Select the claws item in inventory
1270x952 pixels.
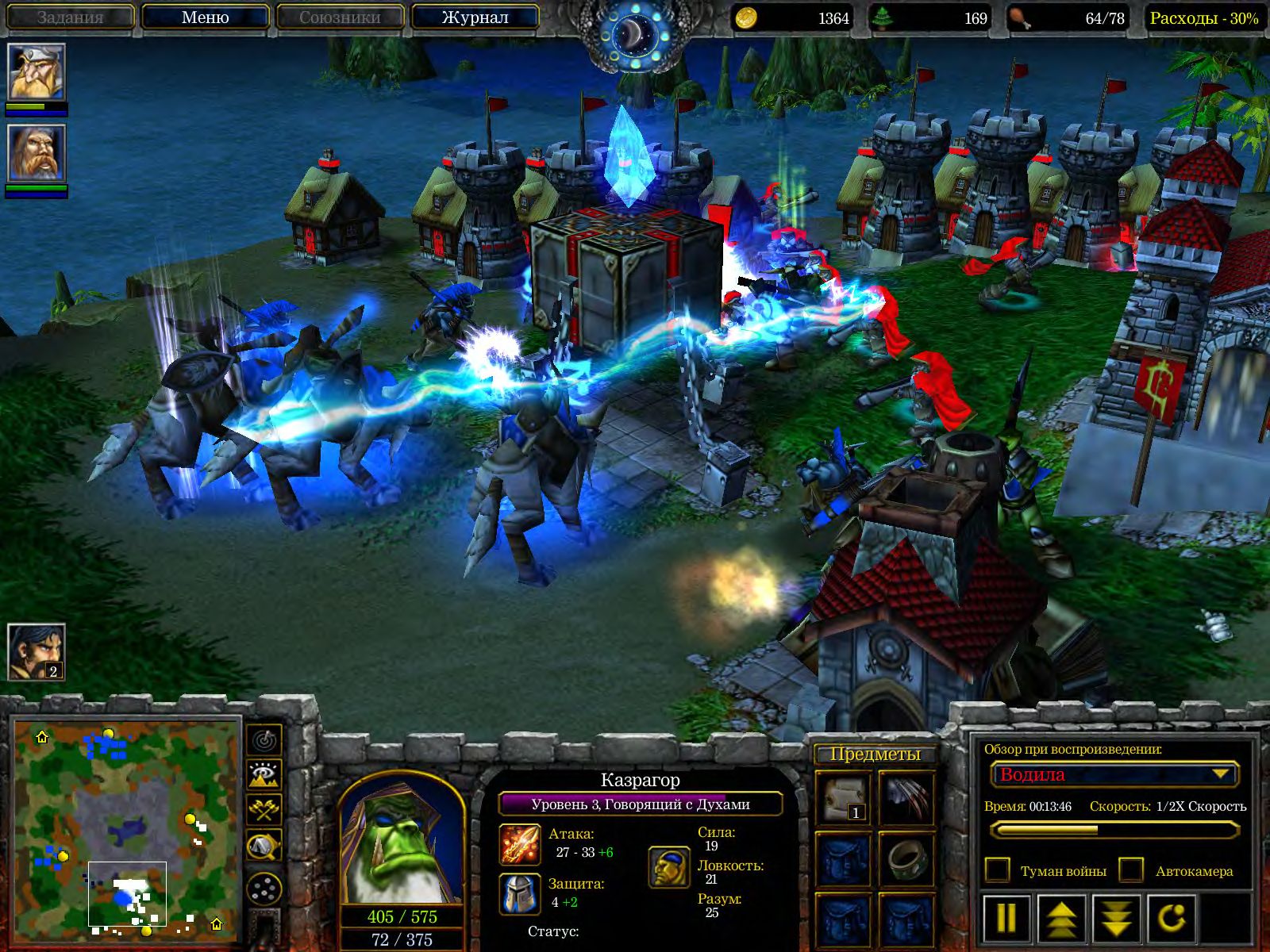click(x=906, y=797)
